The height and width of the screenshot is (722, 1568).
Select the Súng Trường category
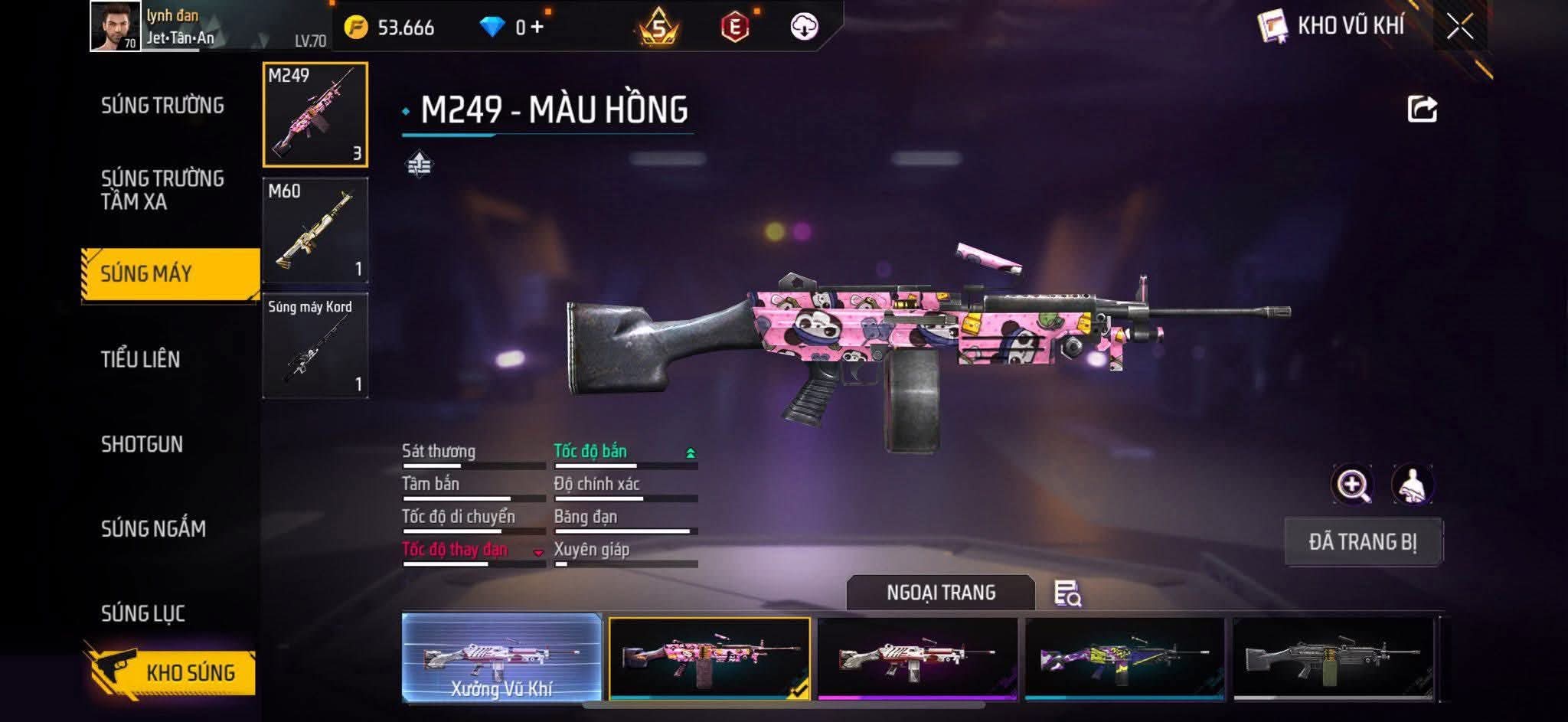pos(162,106)
